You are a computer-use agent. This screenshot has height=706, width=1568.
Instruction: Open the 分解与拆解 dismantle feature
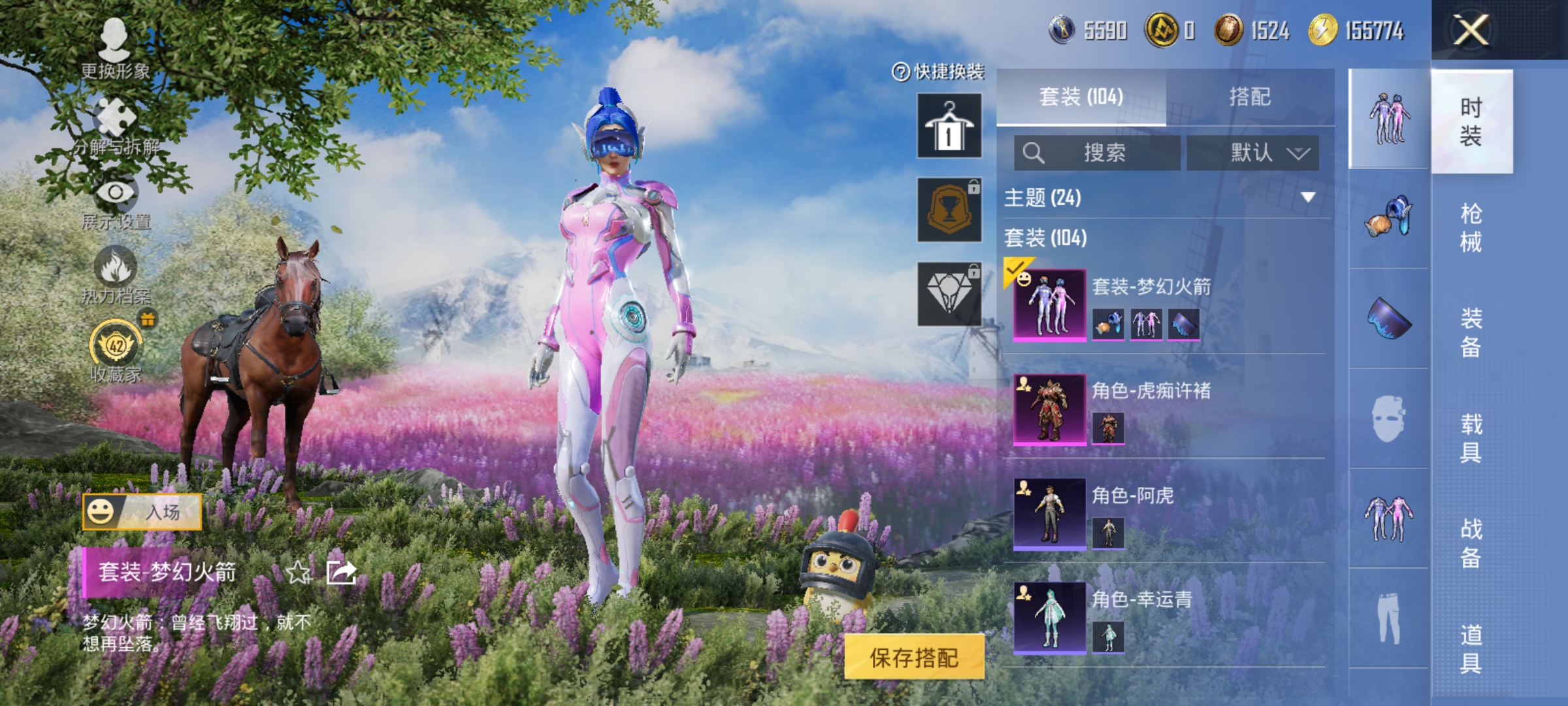point(114,114)
